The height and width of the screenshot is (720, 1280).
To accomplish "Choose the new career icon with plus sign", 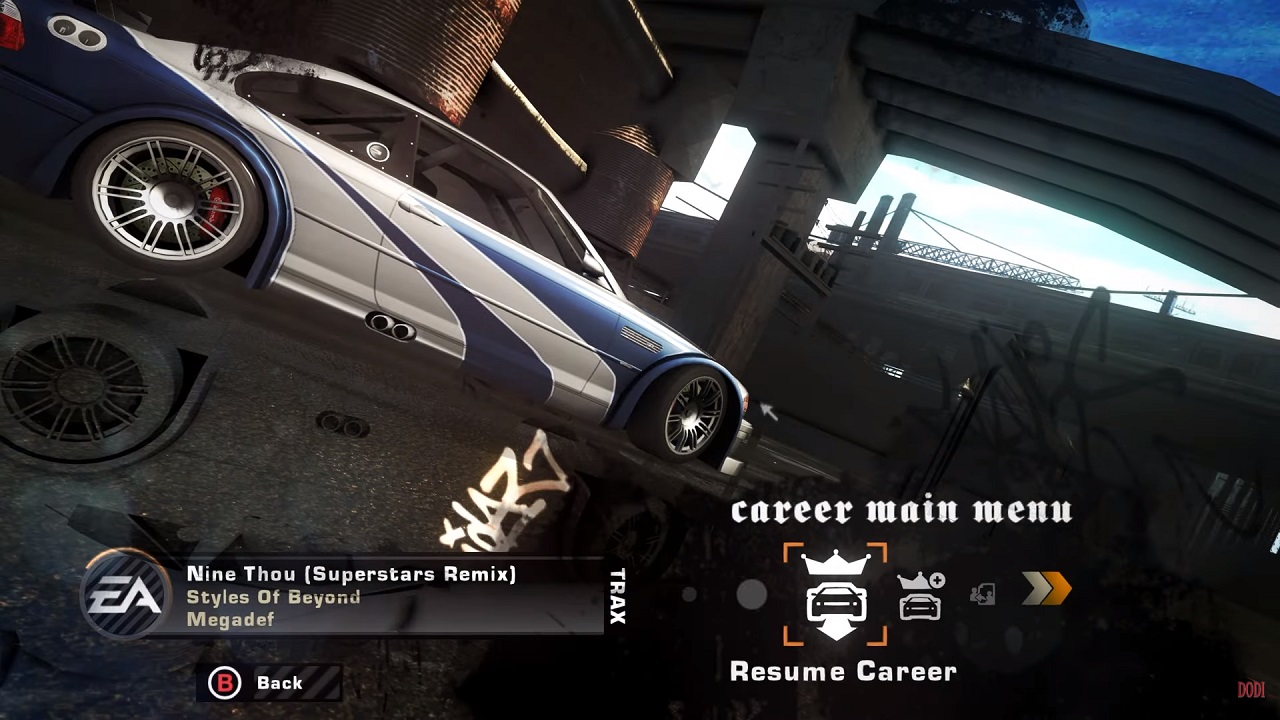I will point(920,596).
